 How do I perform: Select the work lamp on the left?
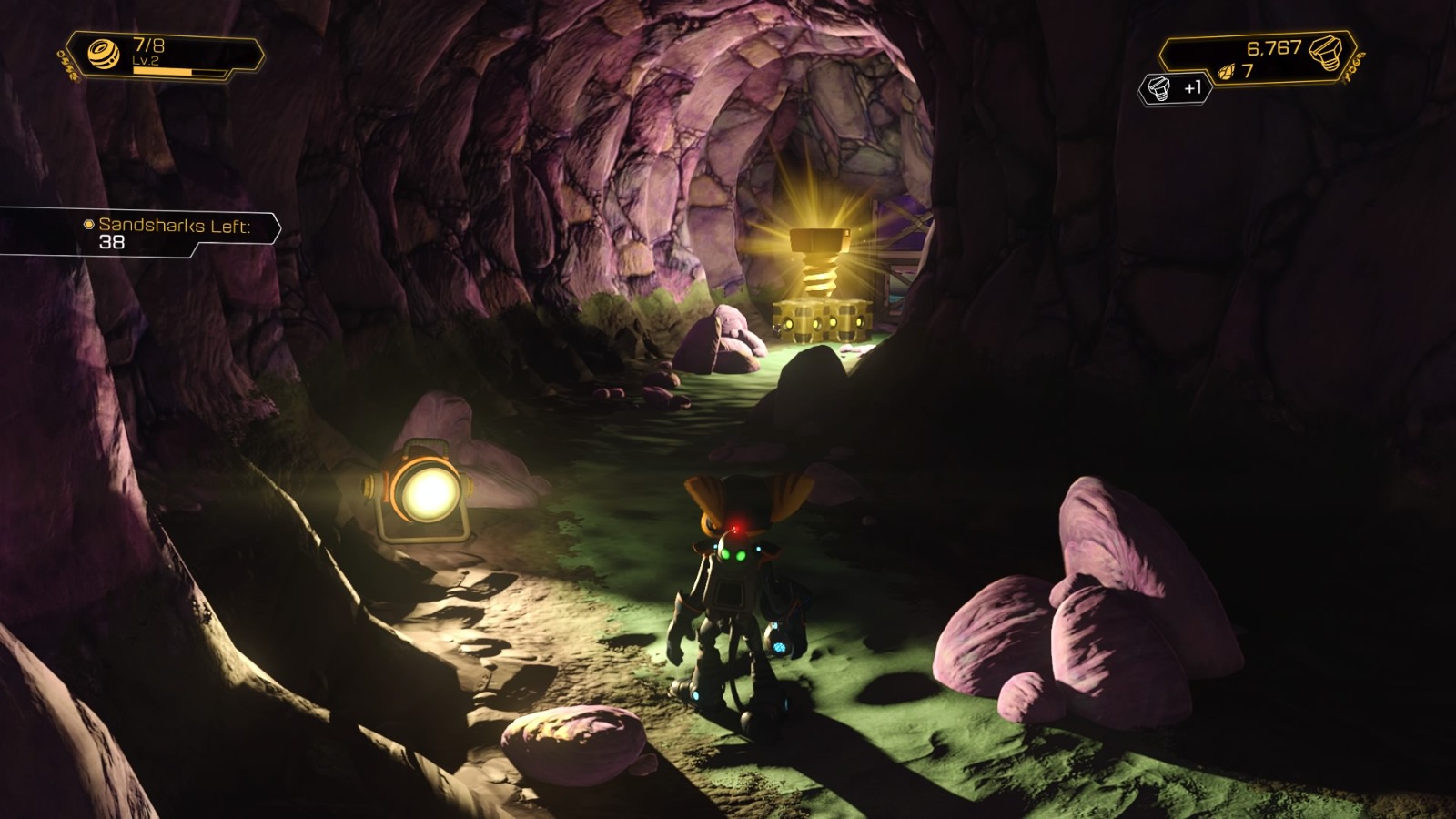[x=428, y=496]
